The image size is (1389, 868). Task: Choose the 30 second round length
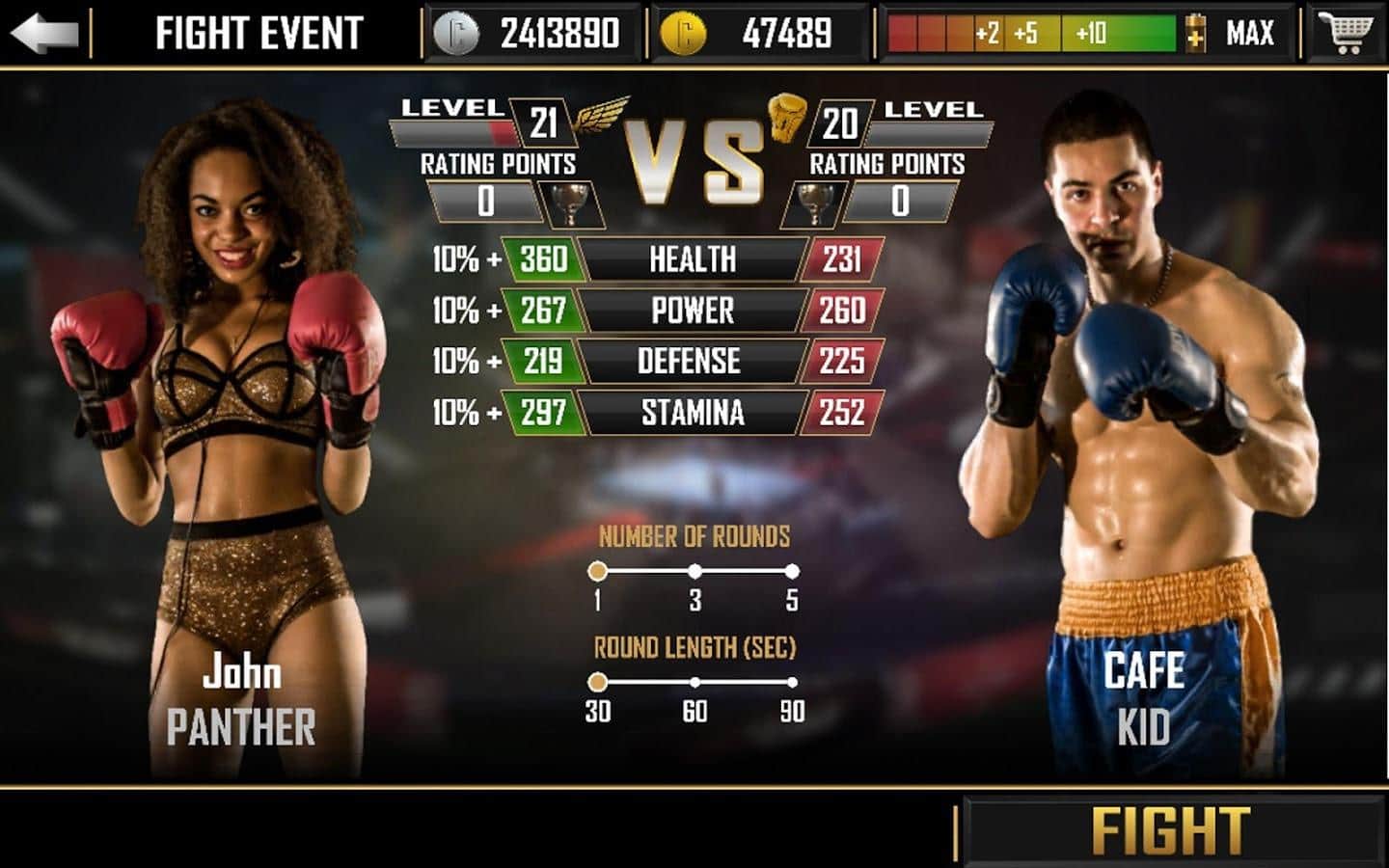point(597,683)
